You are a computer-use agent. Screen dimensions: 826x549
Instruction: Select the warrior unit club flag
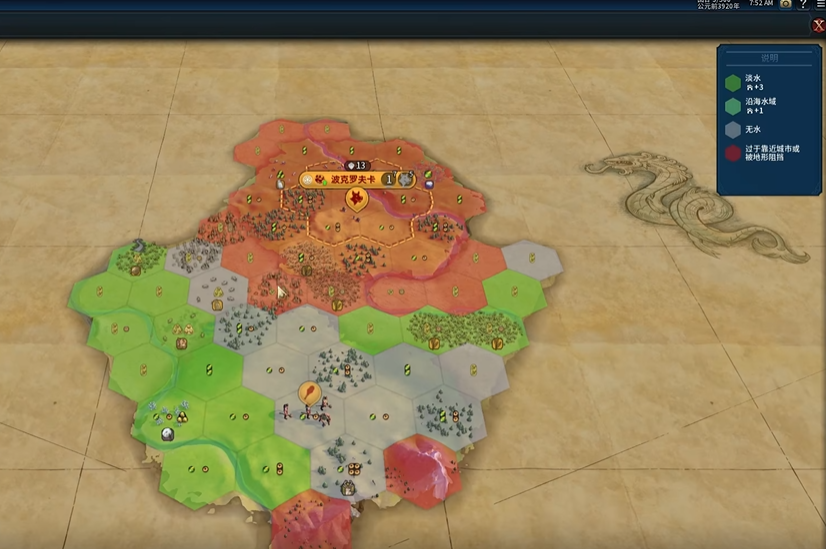[310, 393]
